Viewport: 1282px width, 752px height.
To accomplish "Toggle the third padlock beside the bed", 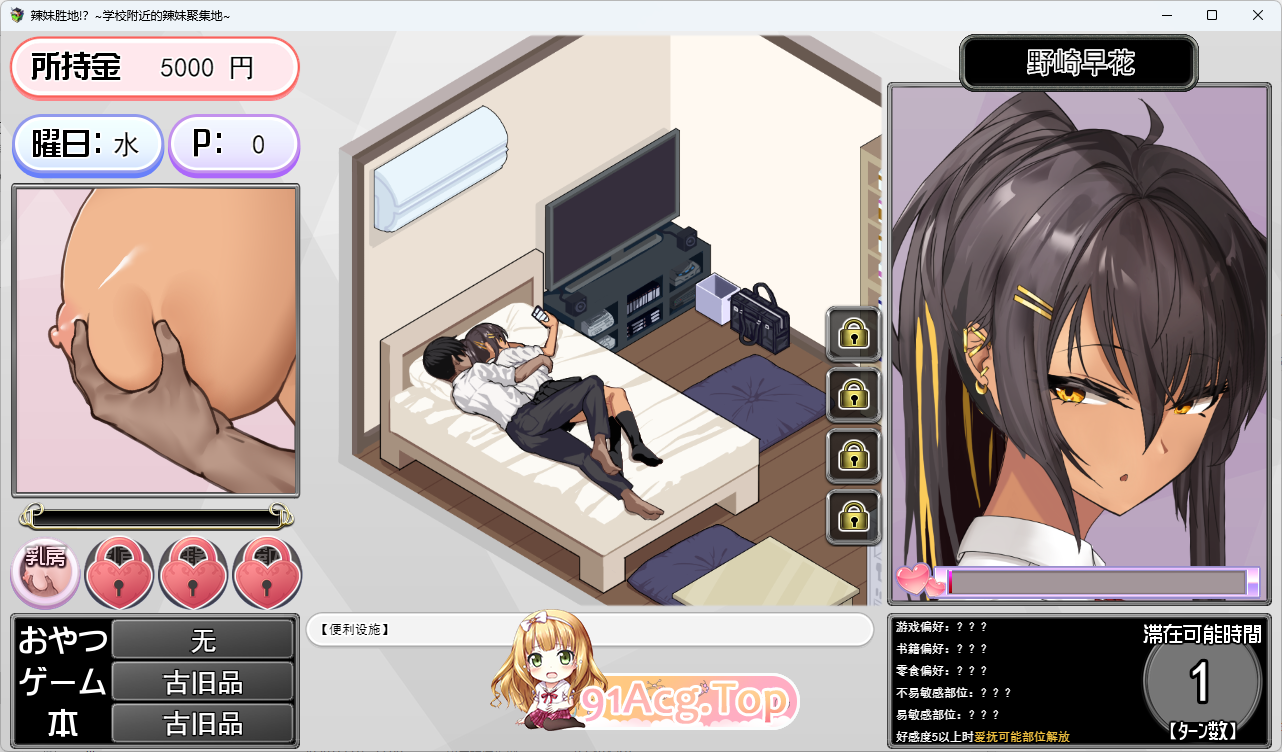I will (x=853, y=456).
